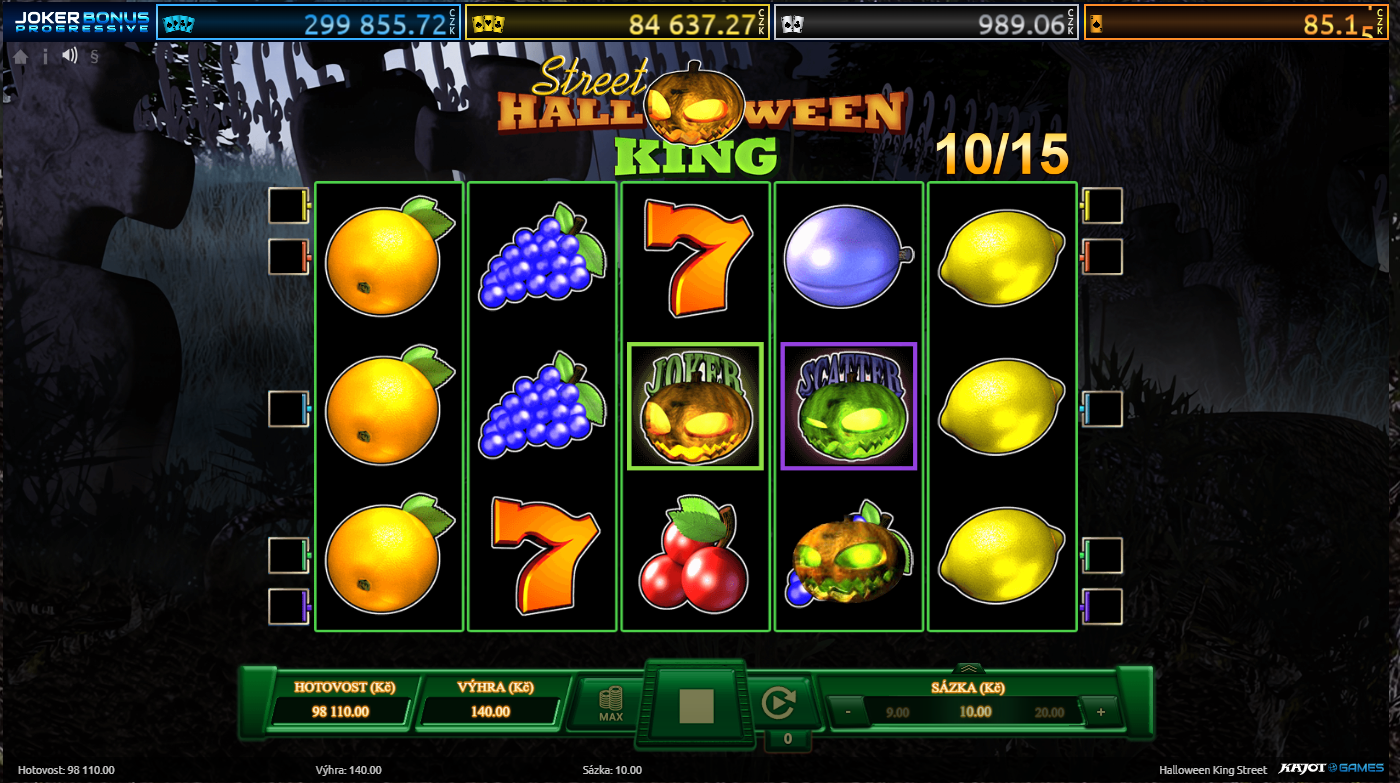Choose the 20.00 bet value

pos(1050,712)
